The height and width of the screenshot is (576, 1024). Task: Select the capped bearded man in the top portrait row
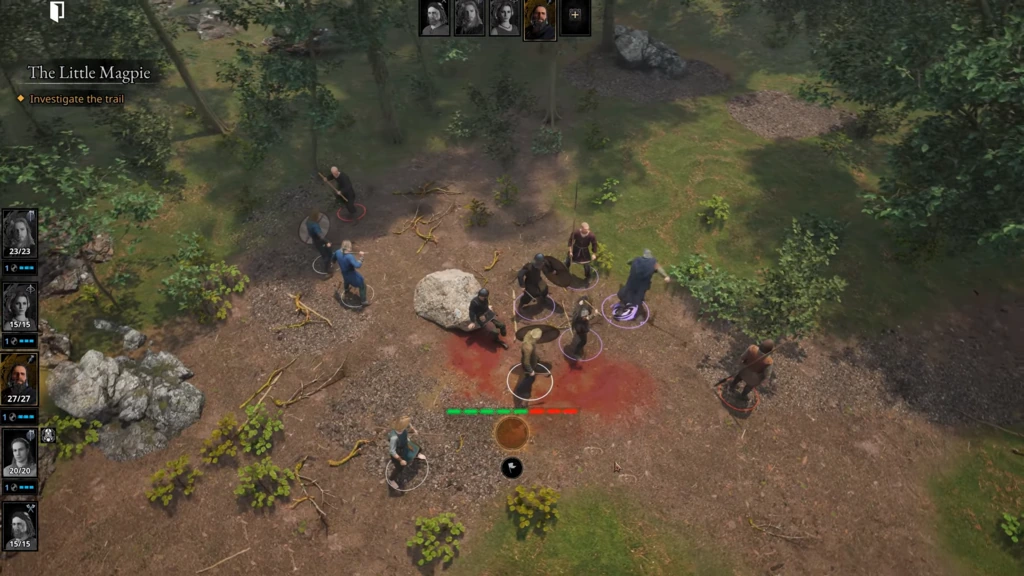(x=435, y=18)
